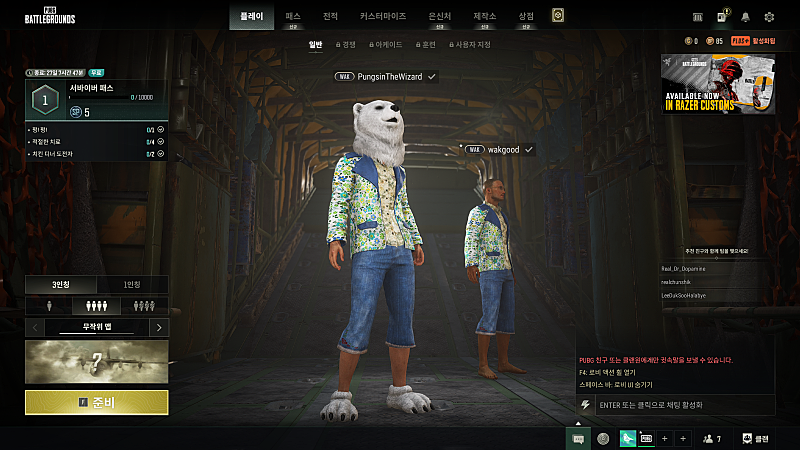The height and width of the screenshot is (450, 800).
Task: Open the settings gear icon
Action: pyautogui.click(x=769, y=17)
